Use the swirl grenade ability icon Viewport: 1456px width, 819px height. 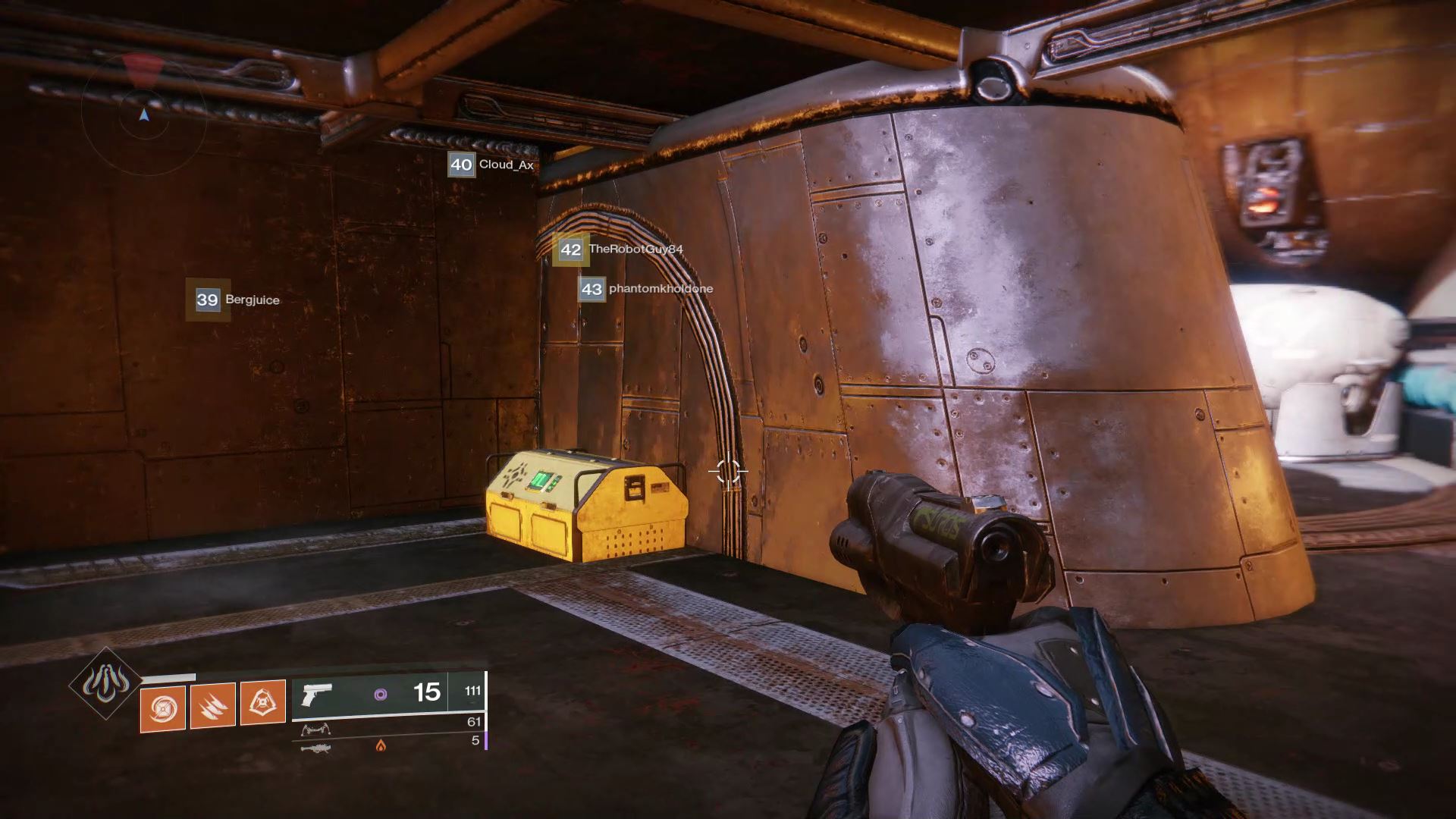pyautogui.click(x=162, y=706)
